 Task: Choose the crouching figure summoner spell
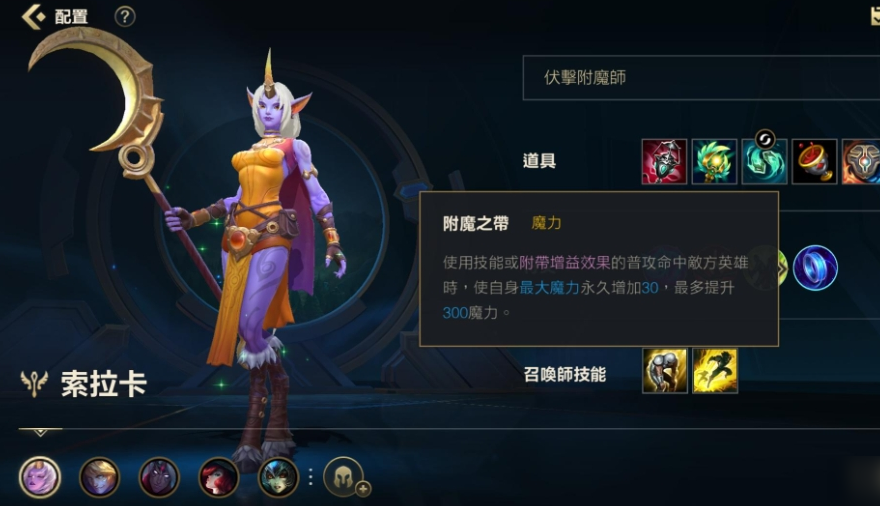[665, 371]
